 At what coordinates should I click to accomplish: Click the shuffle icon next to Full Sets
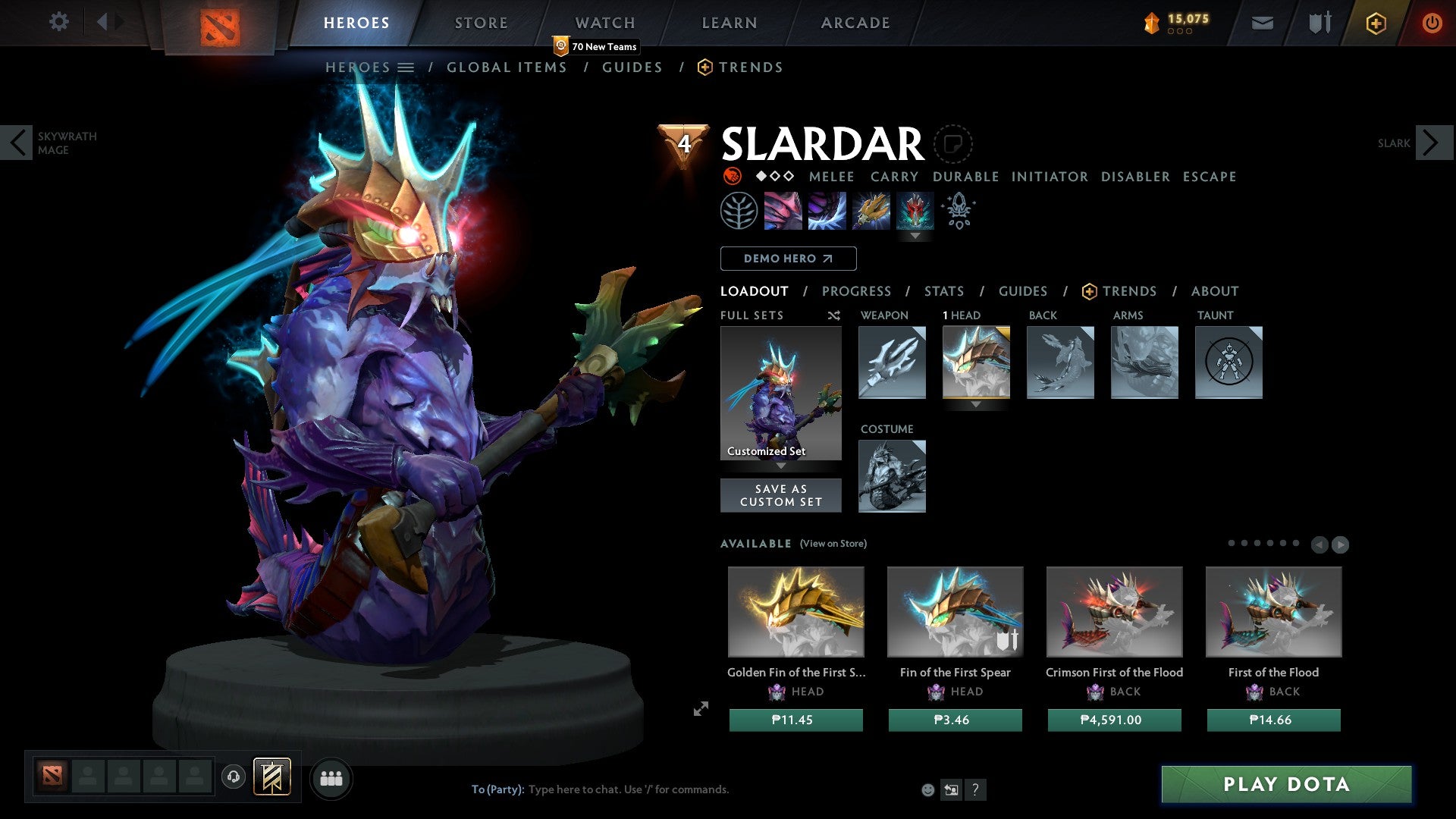(833, 315)
